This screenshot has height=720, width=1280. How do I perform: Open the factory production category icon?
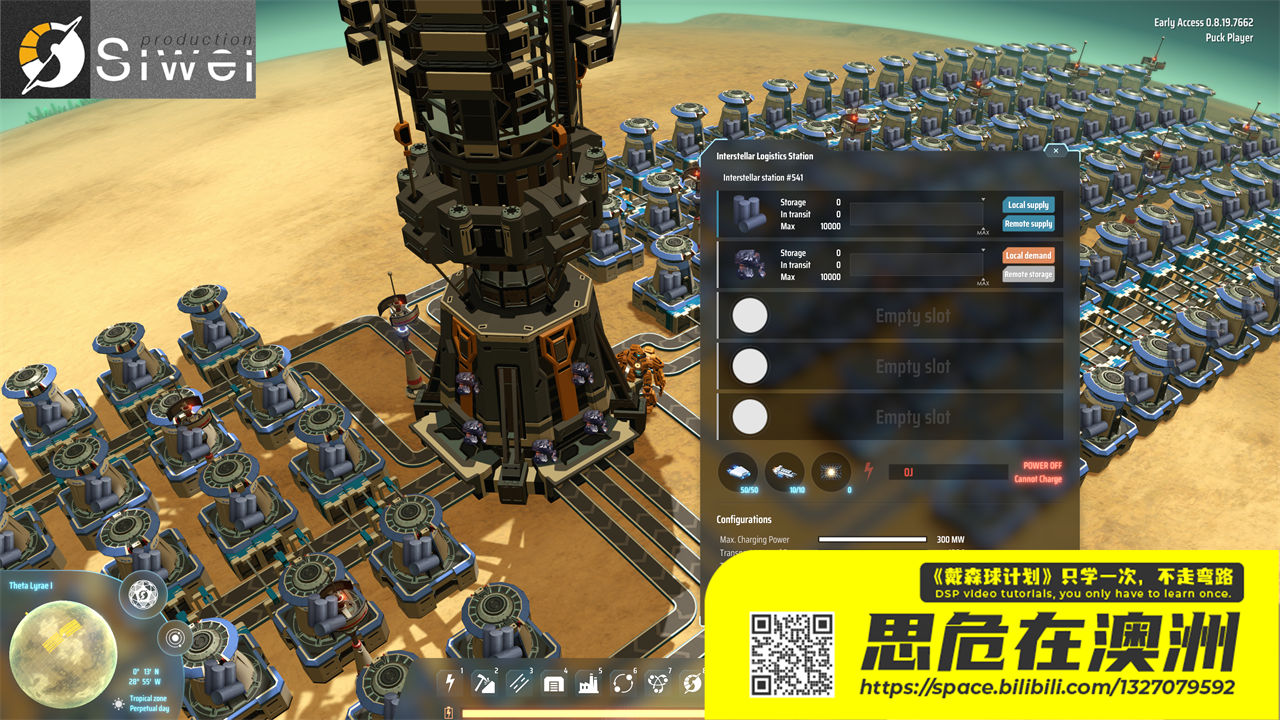pos(589,683)
